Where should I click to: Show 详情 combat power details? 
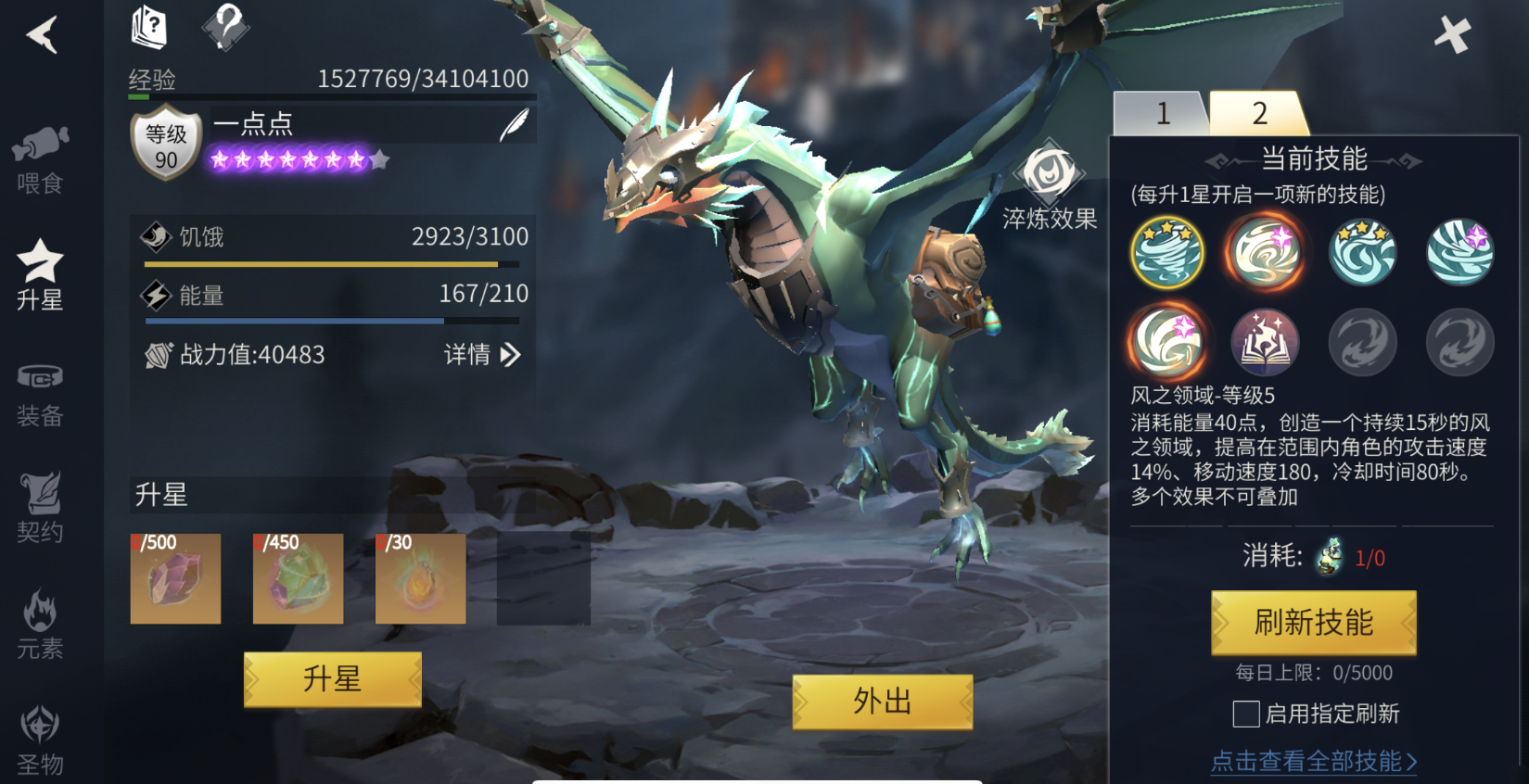(x=481, y=355)
